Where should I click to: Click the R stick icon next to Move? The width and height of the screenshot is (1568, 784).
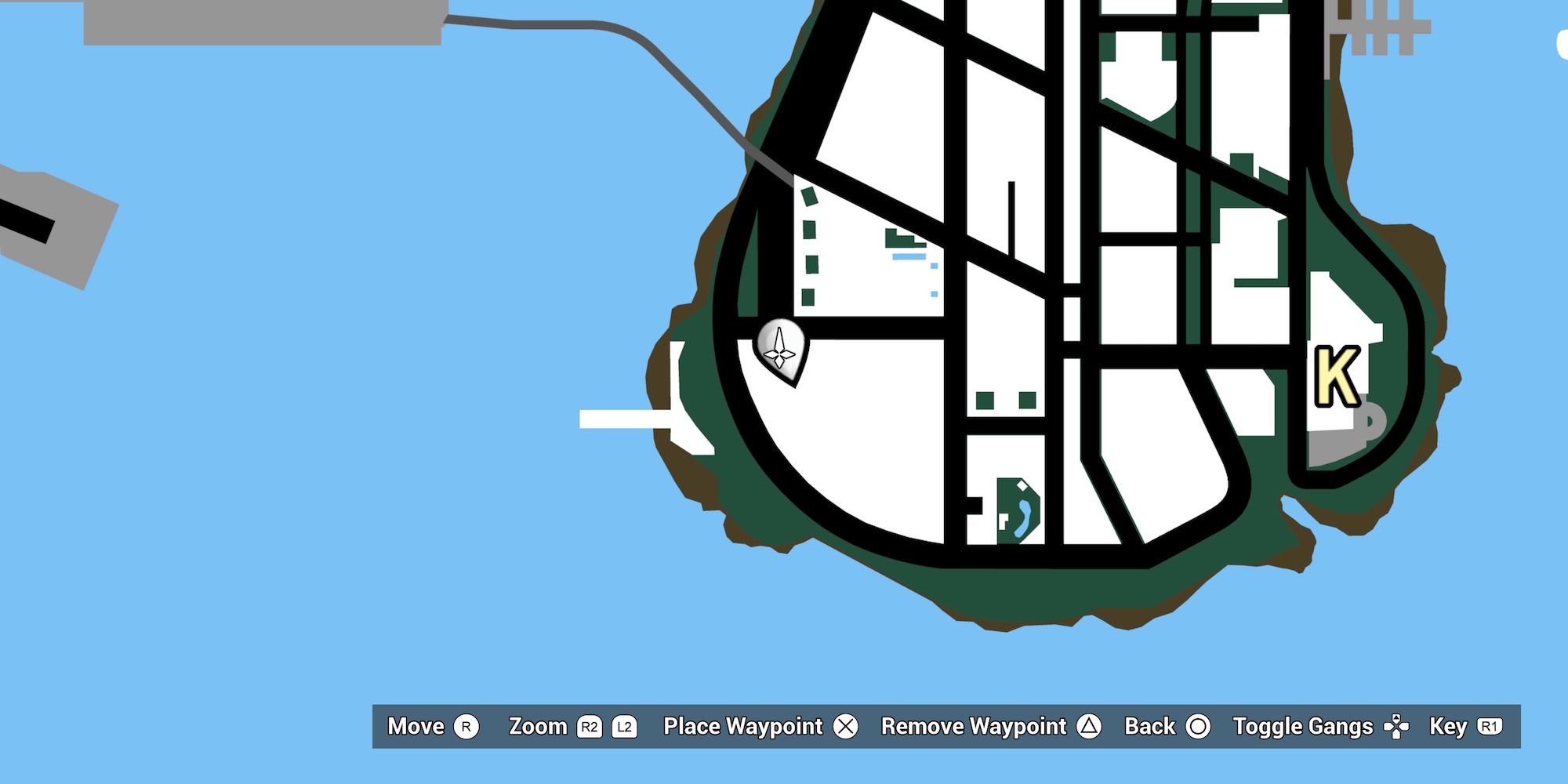coord(466,727)
